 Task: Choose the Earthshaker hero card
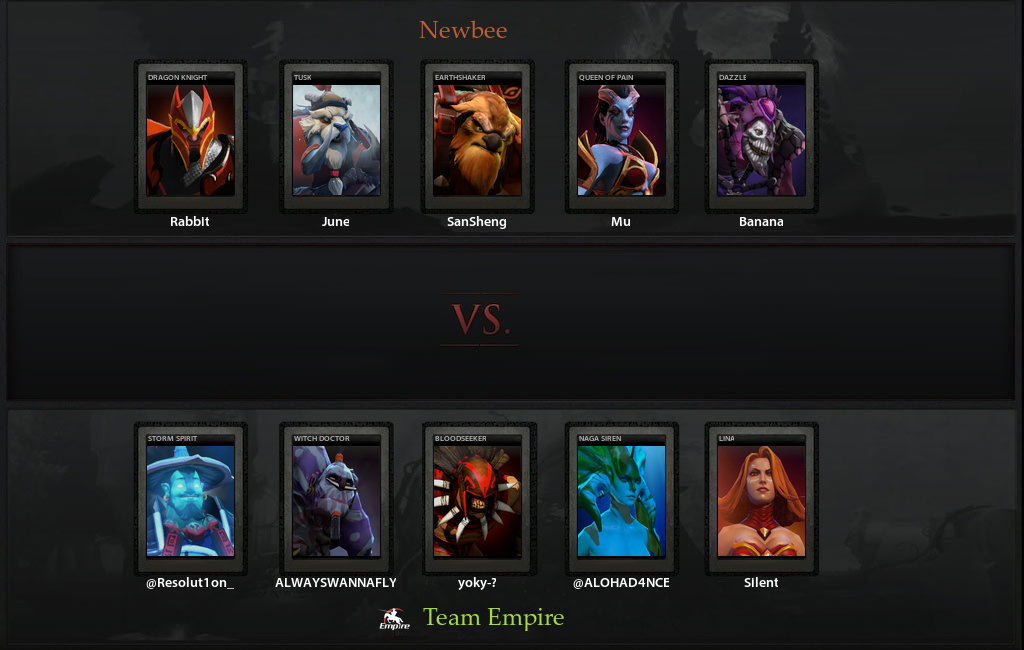(477, 137)
